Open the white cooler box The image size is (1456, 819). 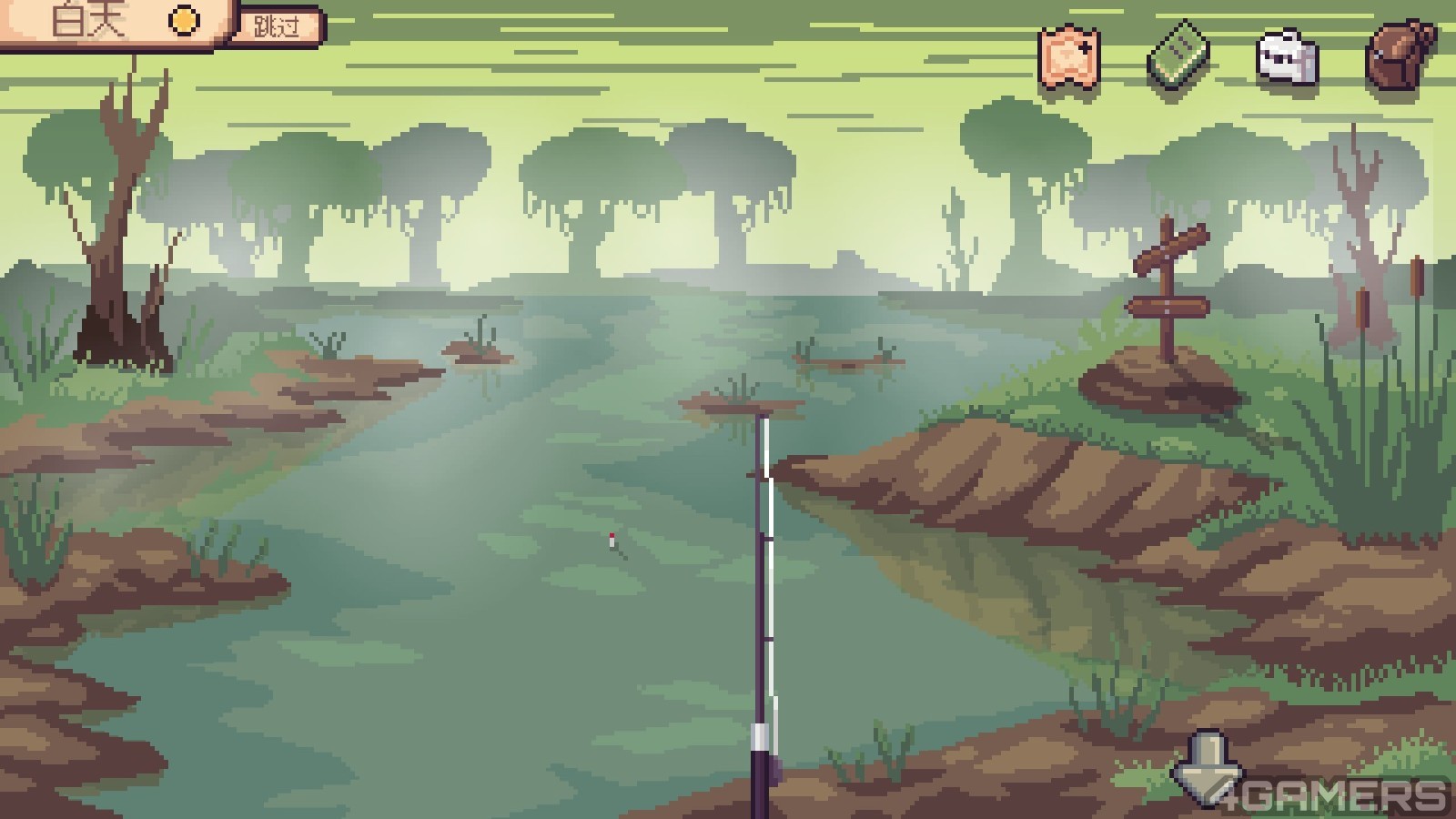click(x=1287, y=57)
